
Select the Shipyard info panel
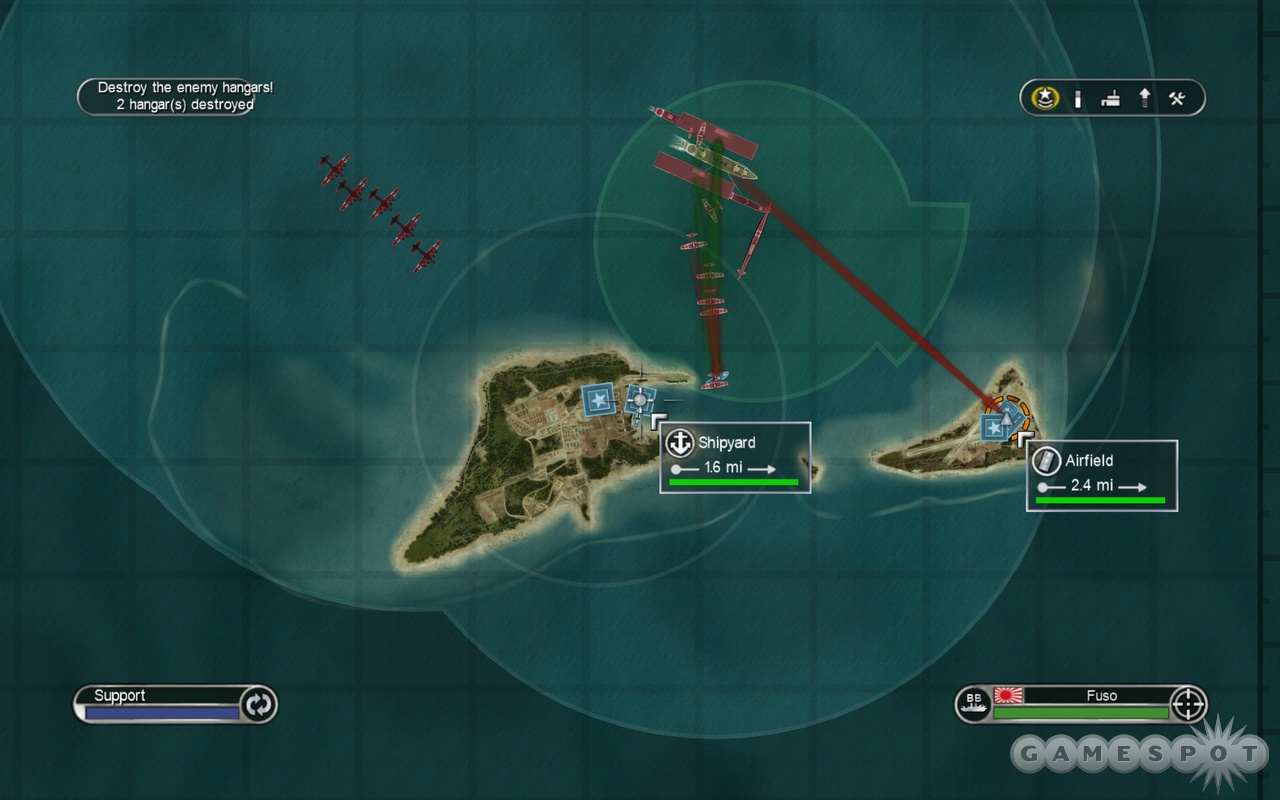(x=735, y=457)
